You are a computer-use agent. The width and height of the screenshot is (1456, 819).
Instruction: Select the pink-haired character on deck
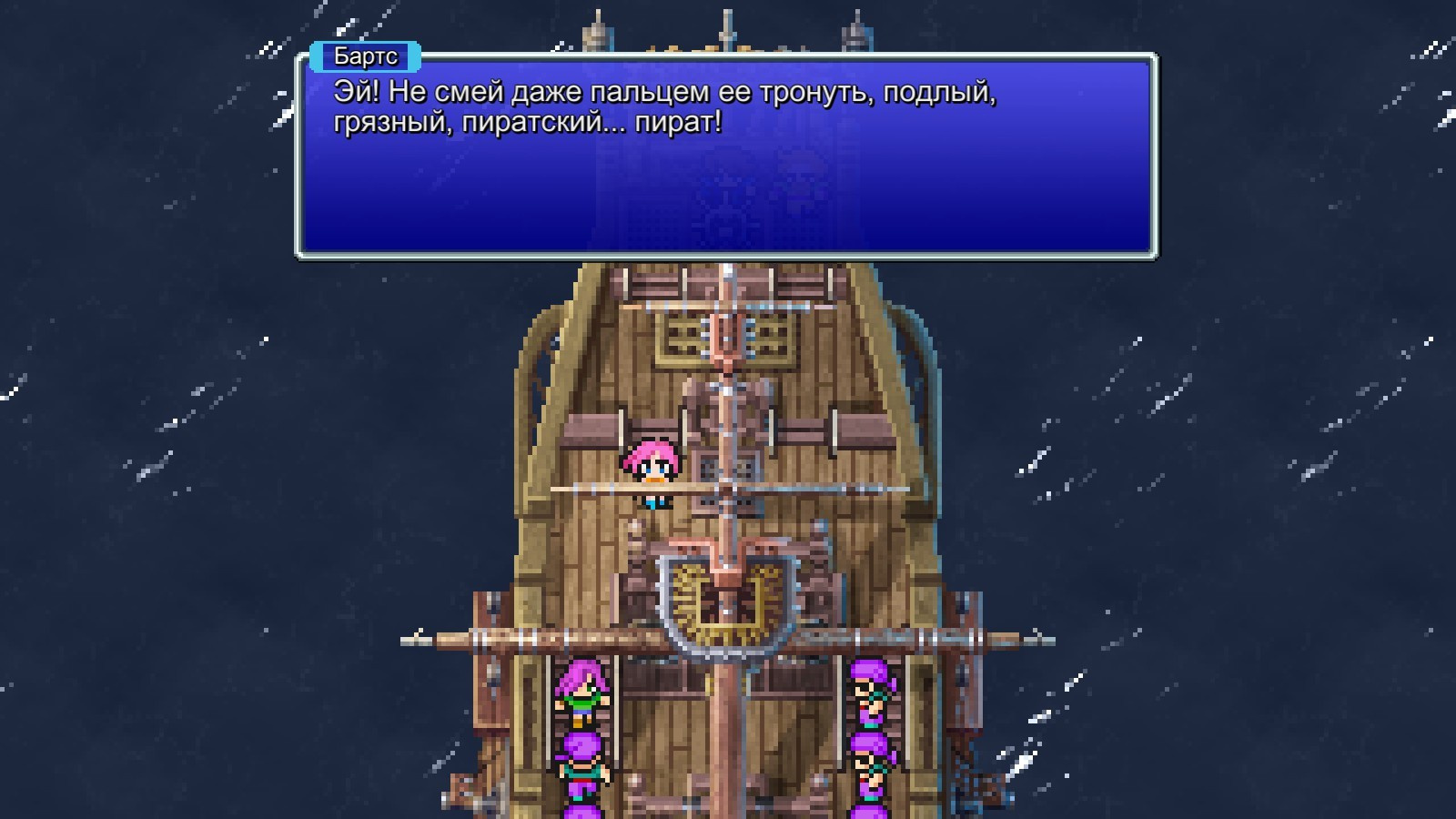pos(652,464)
